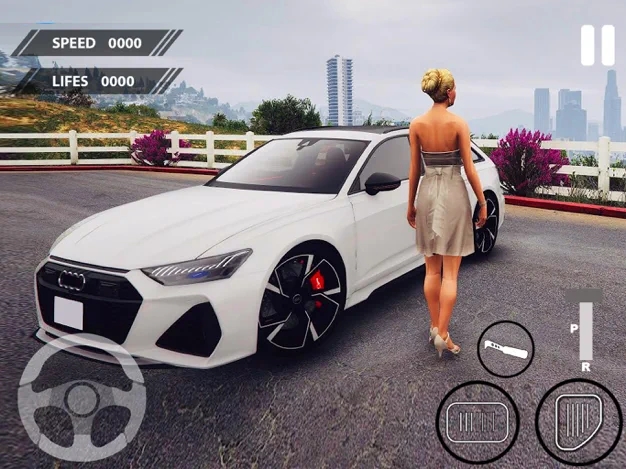626x469 pixels.
Task: Pause the game with the pause button
Action: pos(598,46)
